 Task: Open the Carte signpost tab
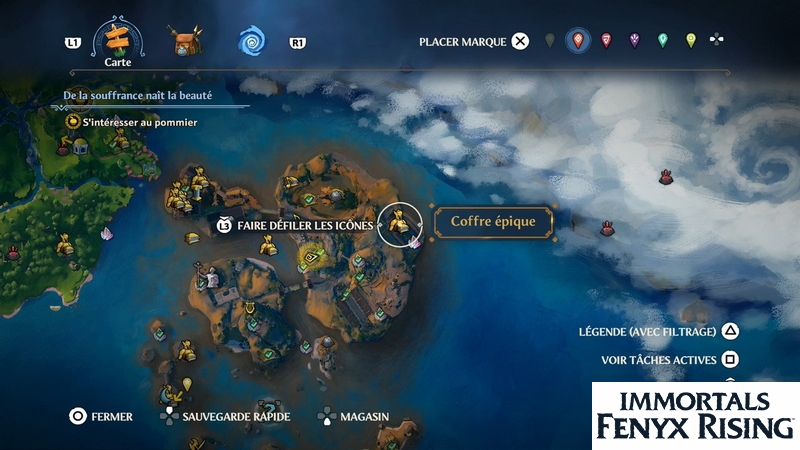coord(118,40)
